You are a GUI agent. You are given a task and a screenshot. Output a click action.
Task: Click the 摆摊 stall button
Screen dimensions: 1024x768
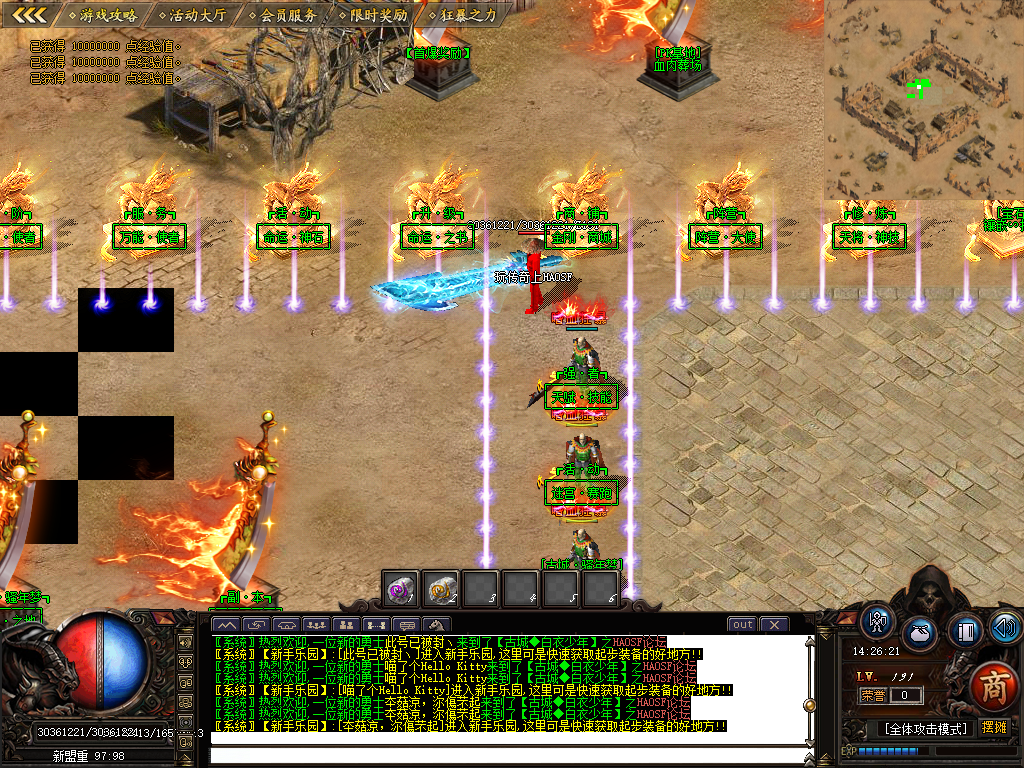(x=994, y=727)
